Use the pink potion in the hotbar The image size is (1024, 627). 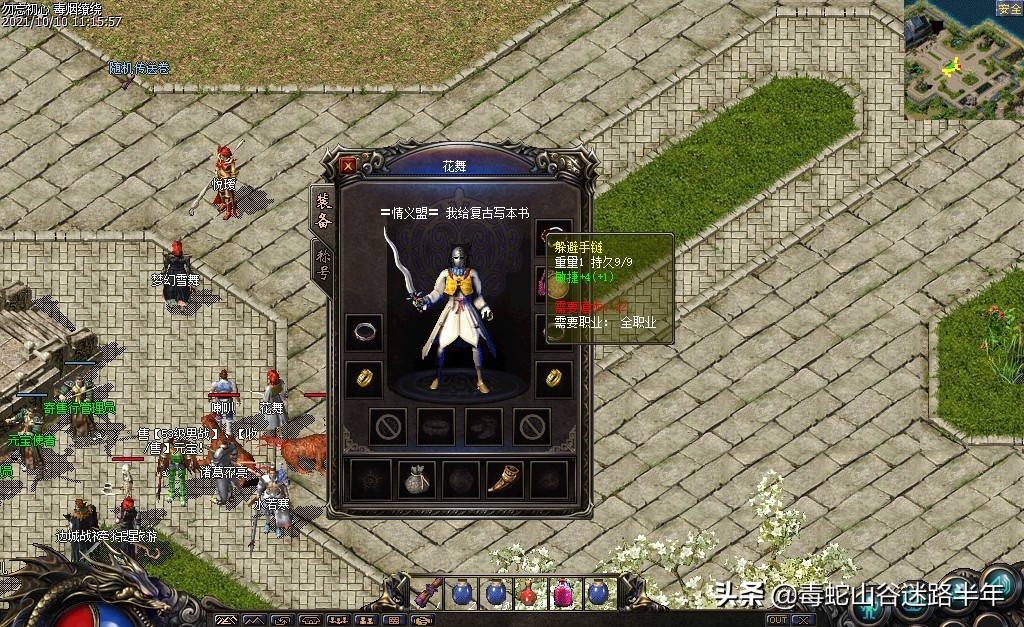click(x=563, y=593)
